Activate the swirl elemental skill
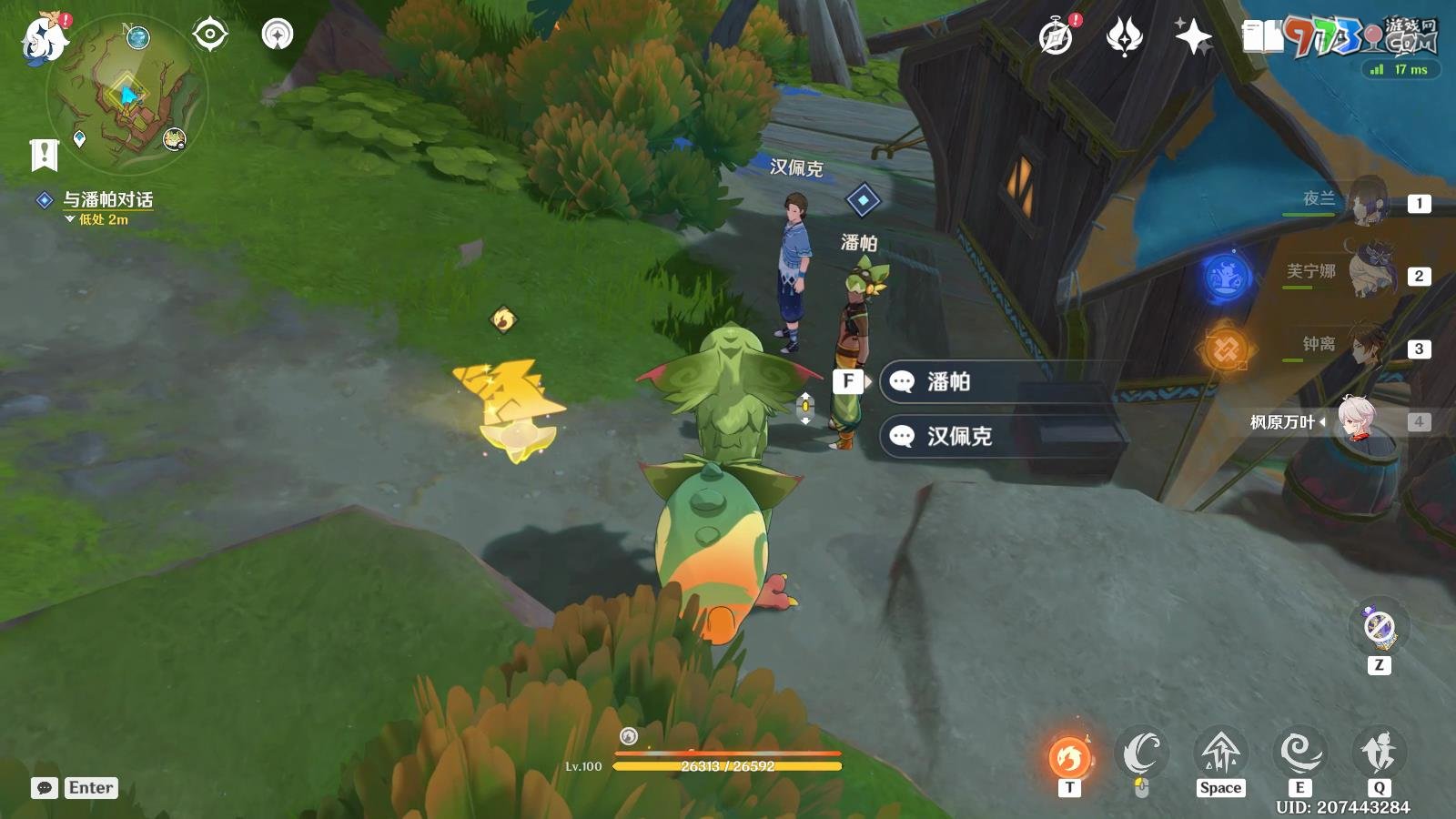The height and width of the screenshot is (819, 1456). point(1299,753)
